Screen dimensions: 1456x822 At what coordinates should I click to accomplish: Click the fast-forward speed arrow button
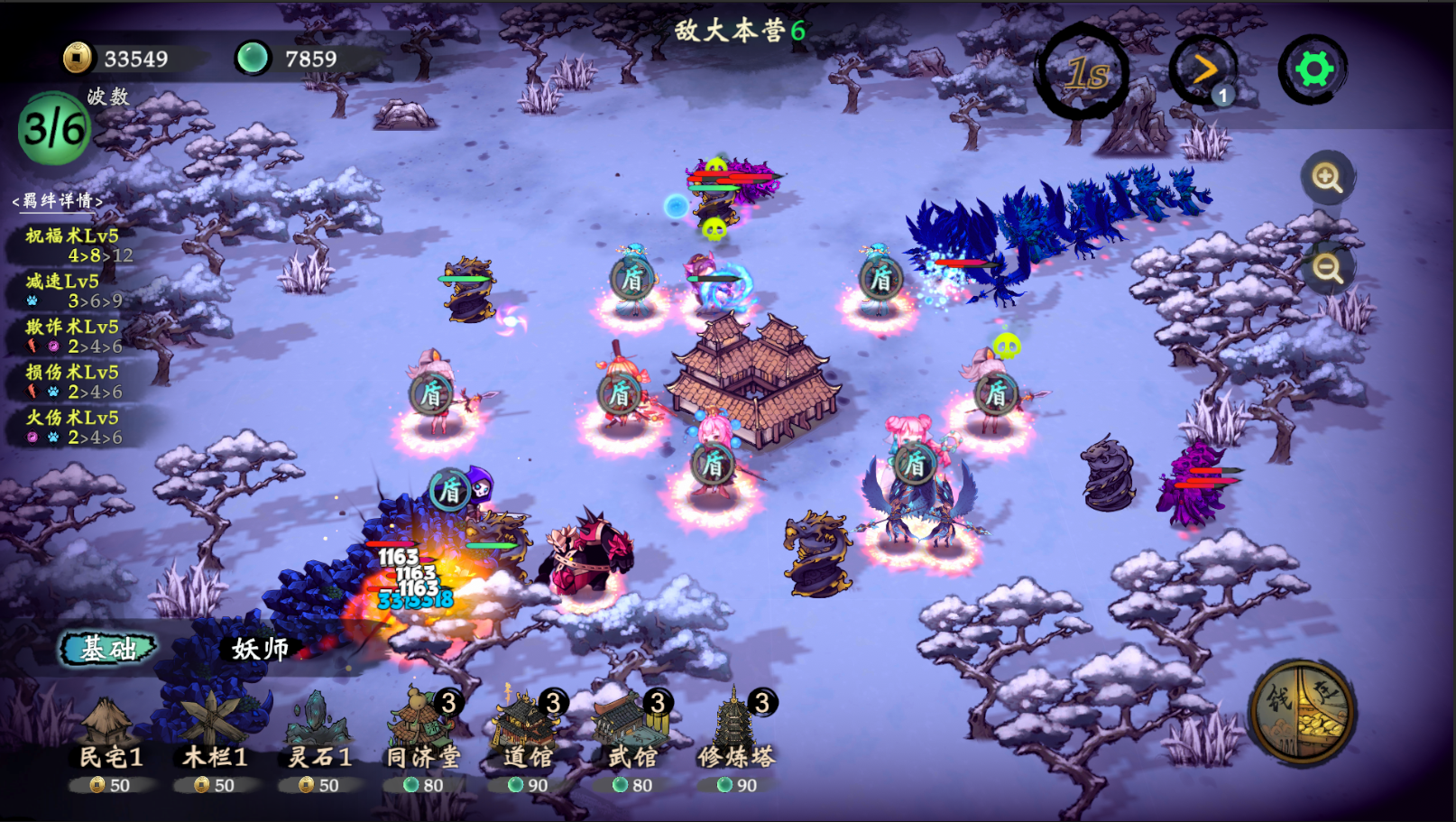coord(1205,70)
